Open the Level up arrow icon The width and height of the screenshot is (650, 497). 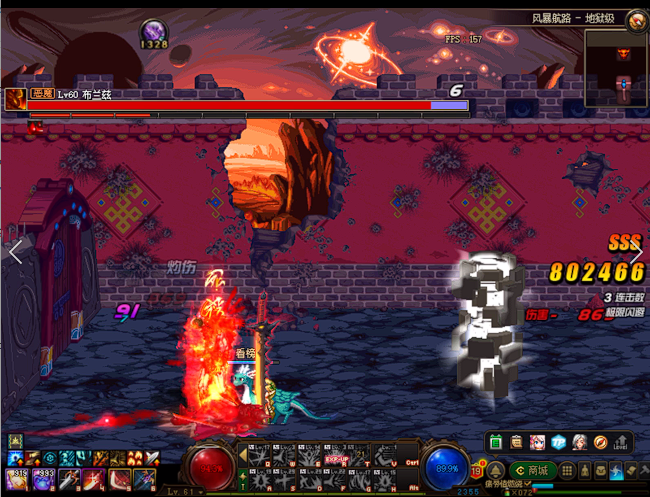[x=622, y=442]
